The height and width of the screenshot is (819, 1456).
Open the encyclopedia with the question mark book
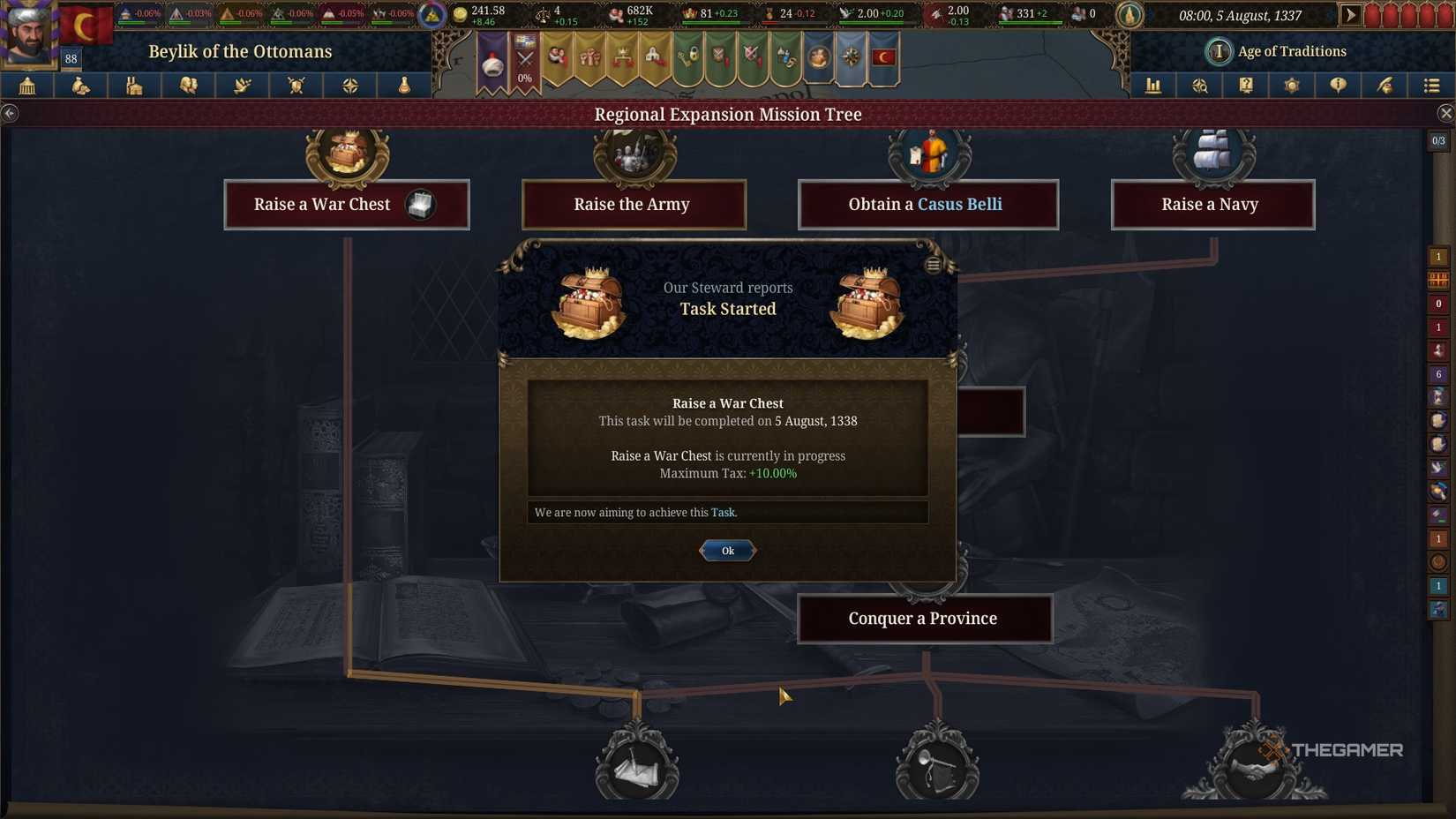(1246, 86)
